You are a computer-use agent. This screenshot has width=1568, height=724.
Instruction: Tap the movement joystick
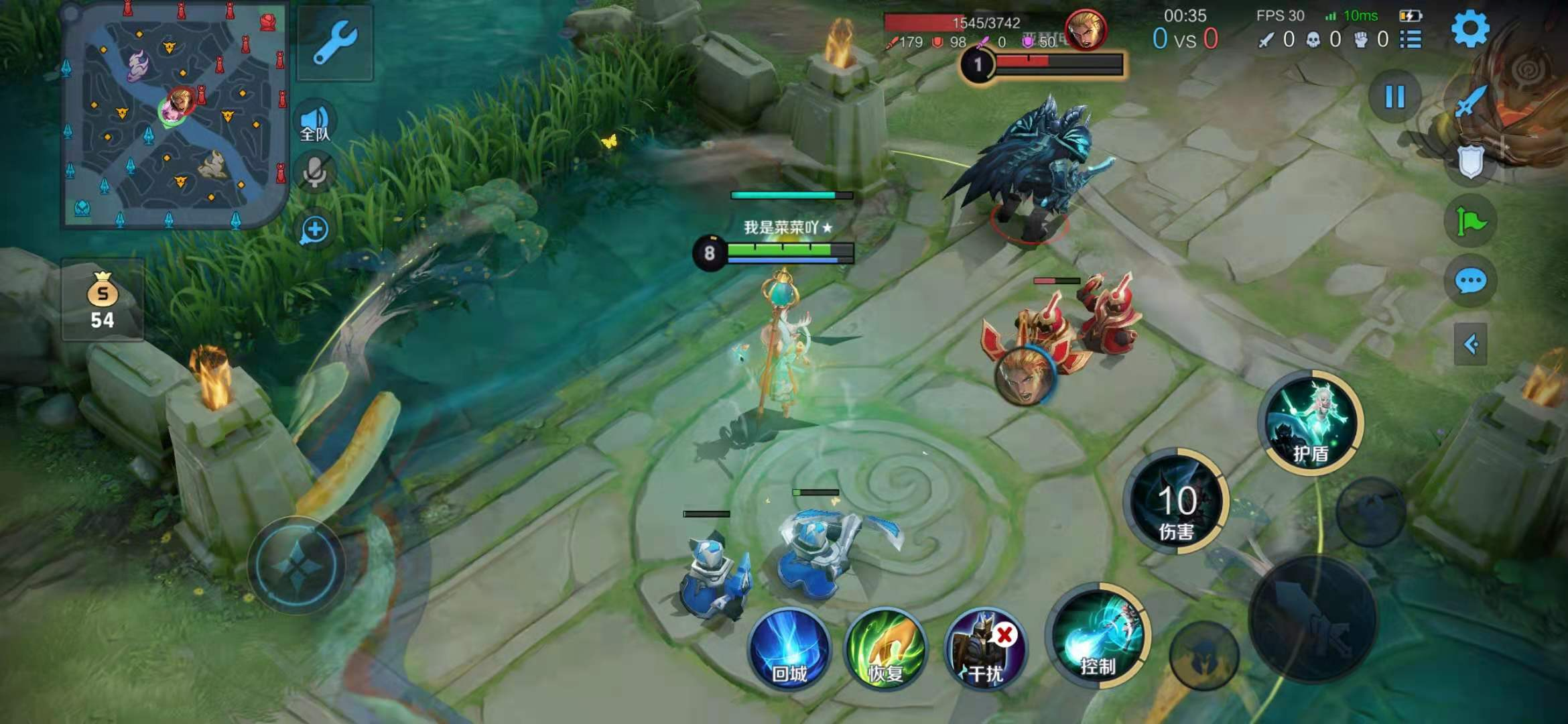pos(297,565)
